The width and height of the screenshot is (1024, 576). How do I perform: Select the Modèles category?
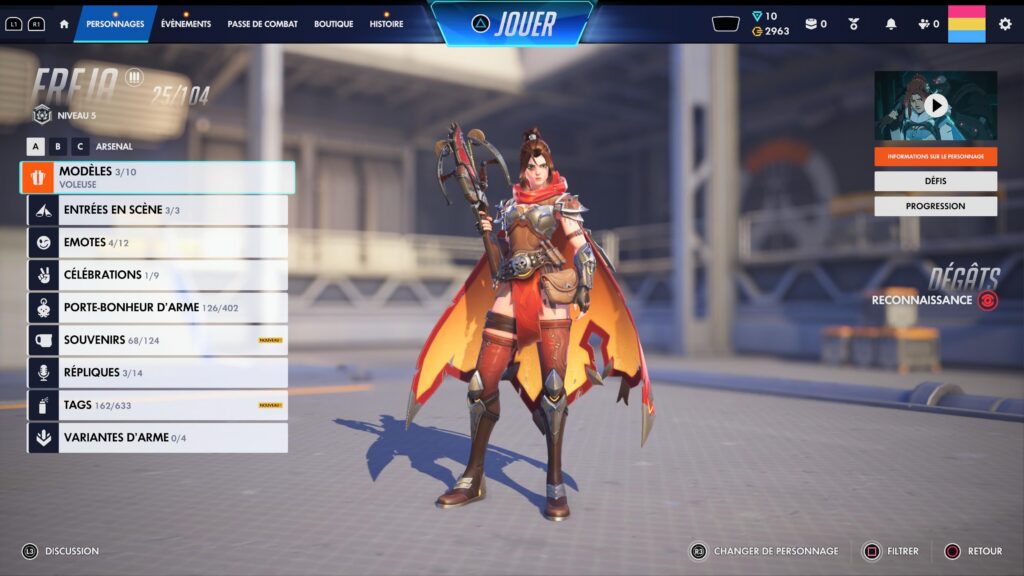158,177
